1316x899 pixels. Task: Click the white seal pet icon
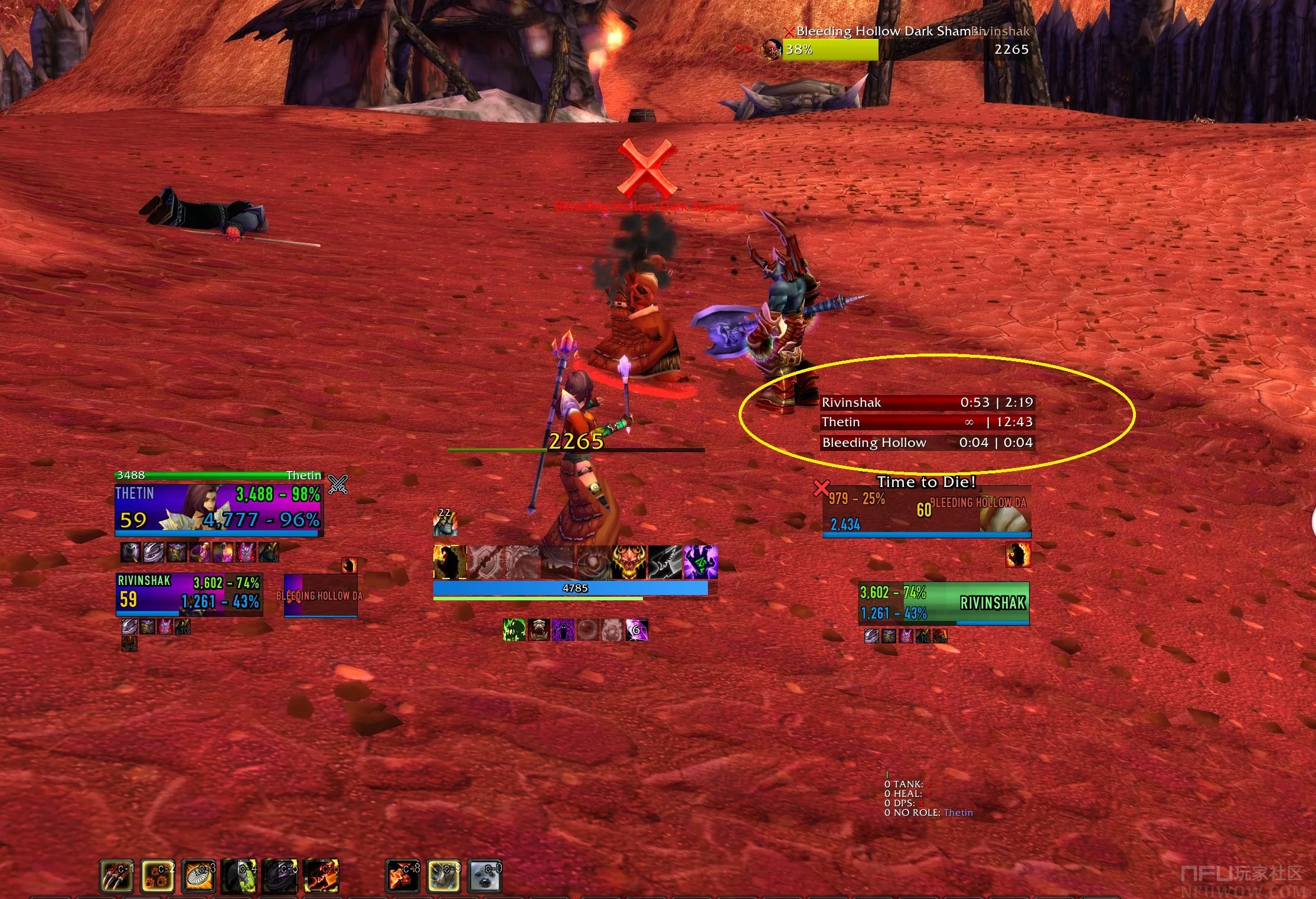[485, 875]
